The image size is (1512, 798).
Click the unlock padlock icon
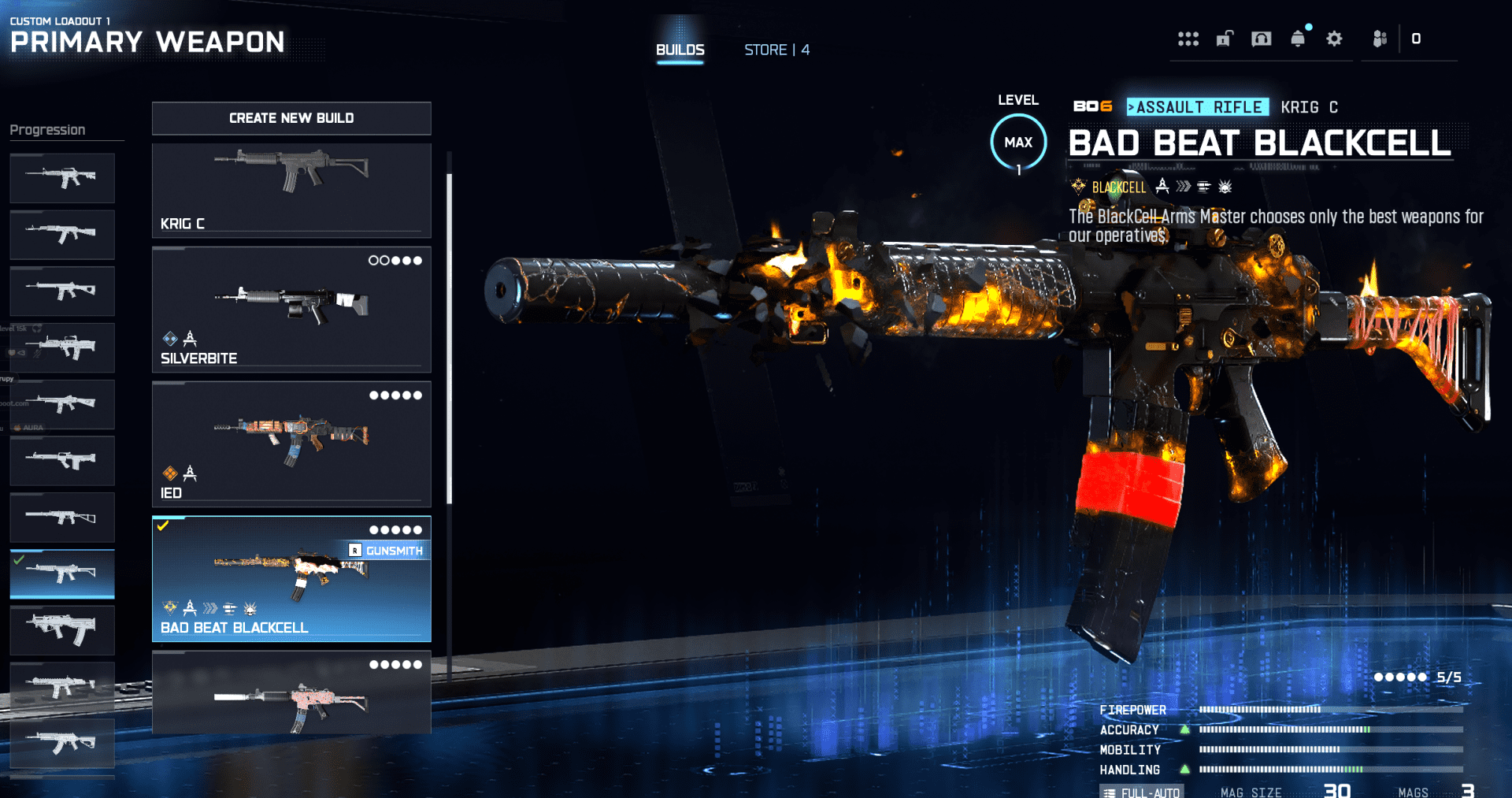1225,39
